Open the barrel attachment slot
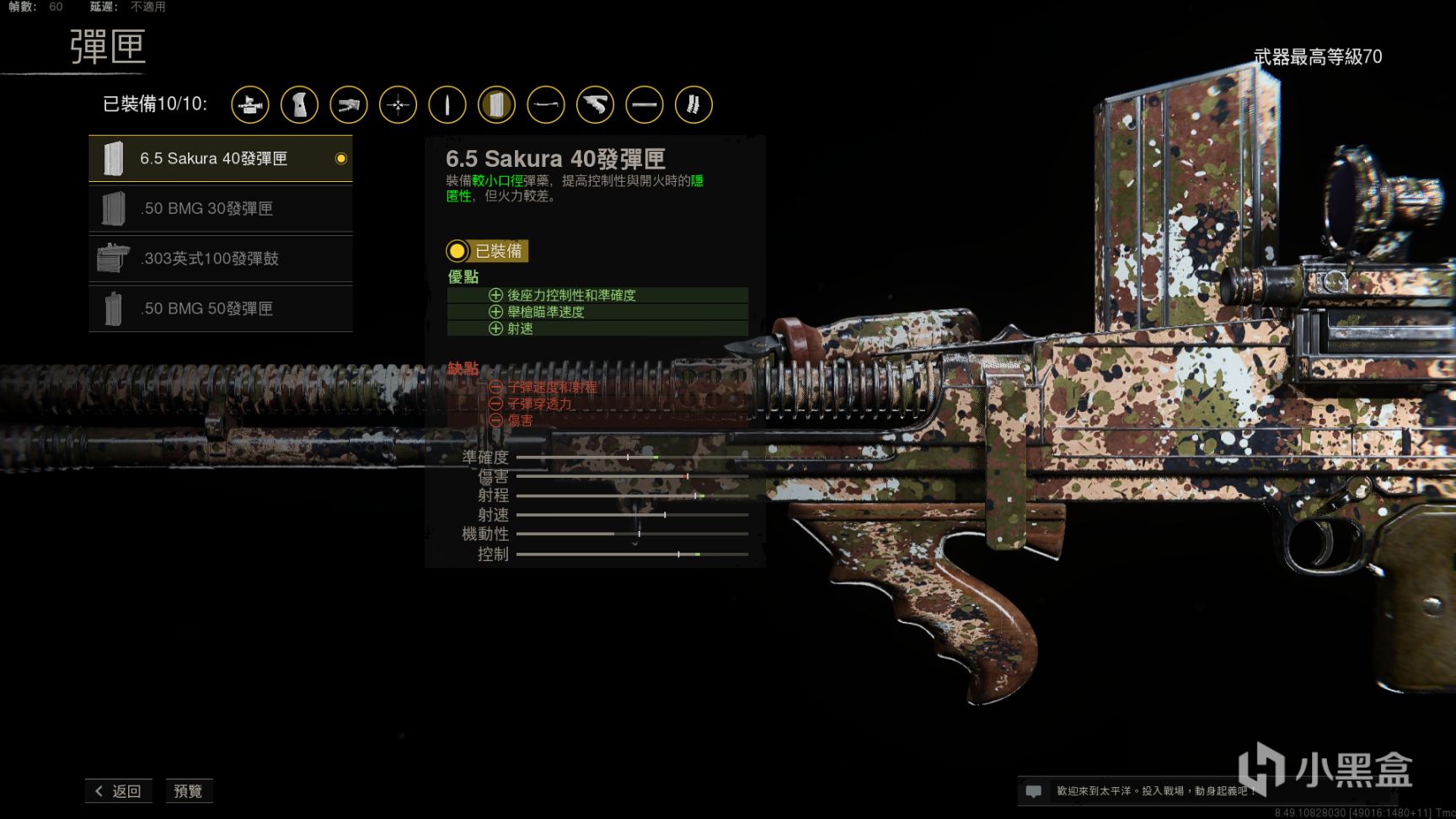 point(645,105)
